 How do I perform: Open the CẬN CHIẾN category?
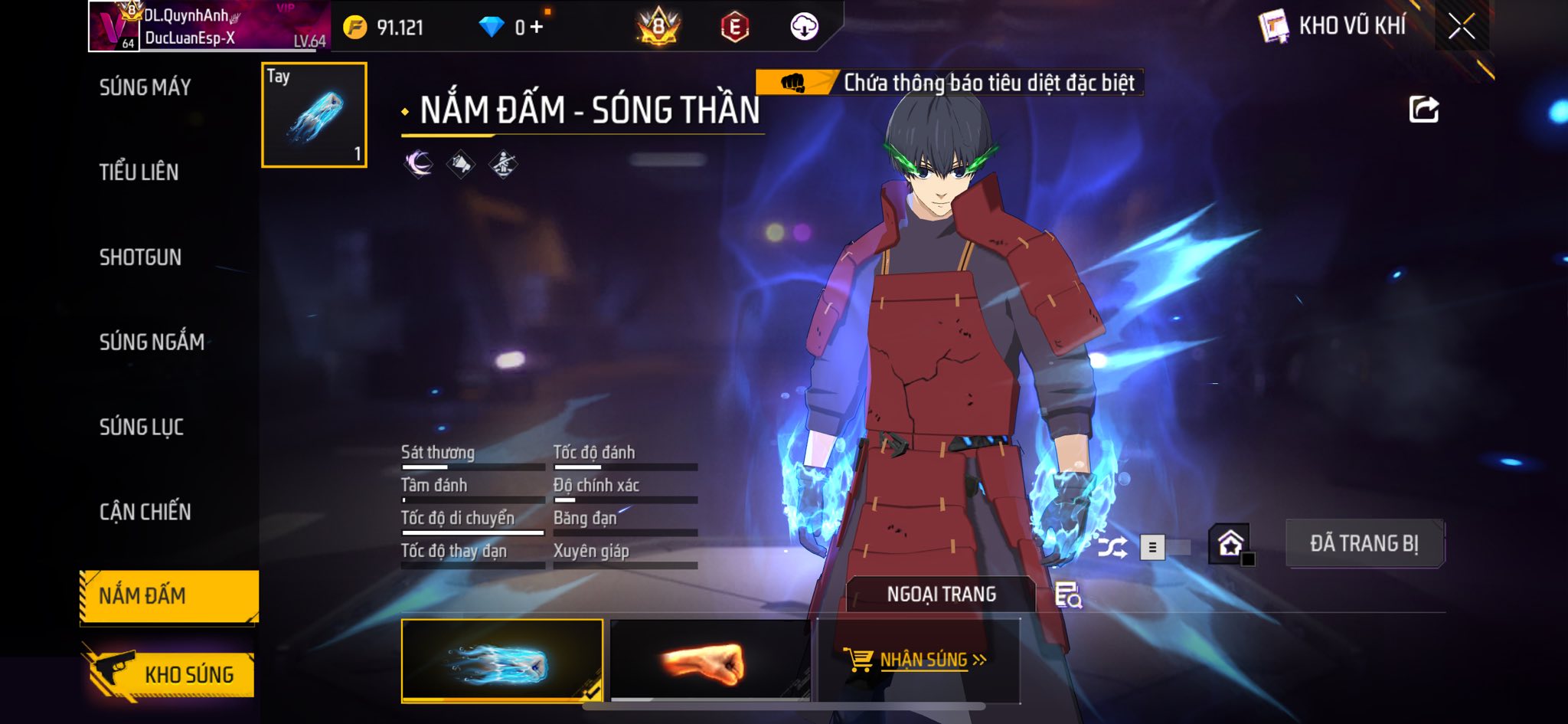pos(145,512)
